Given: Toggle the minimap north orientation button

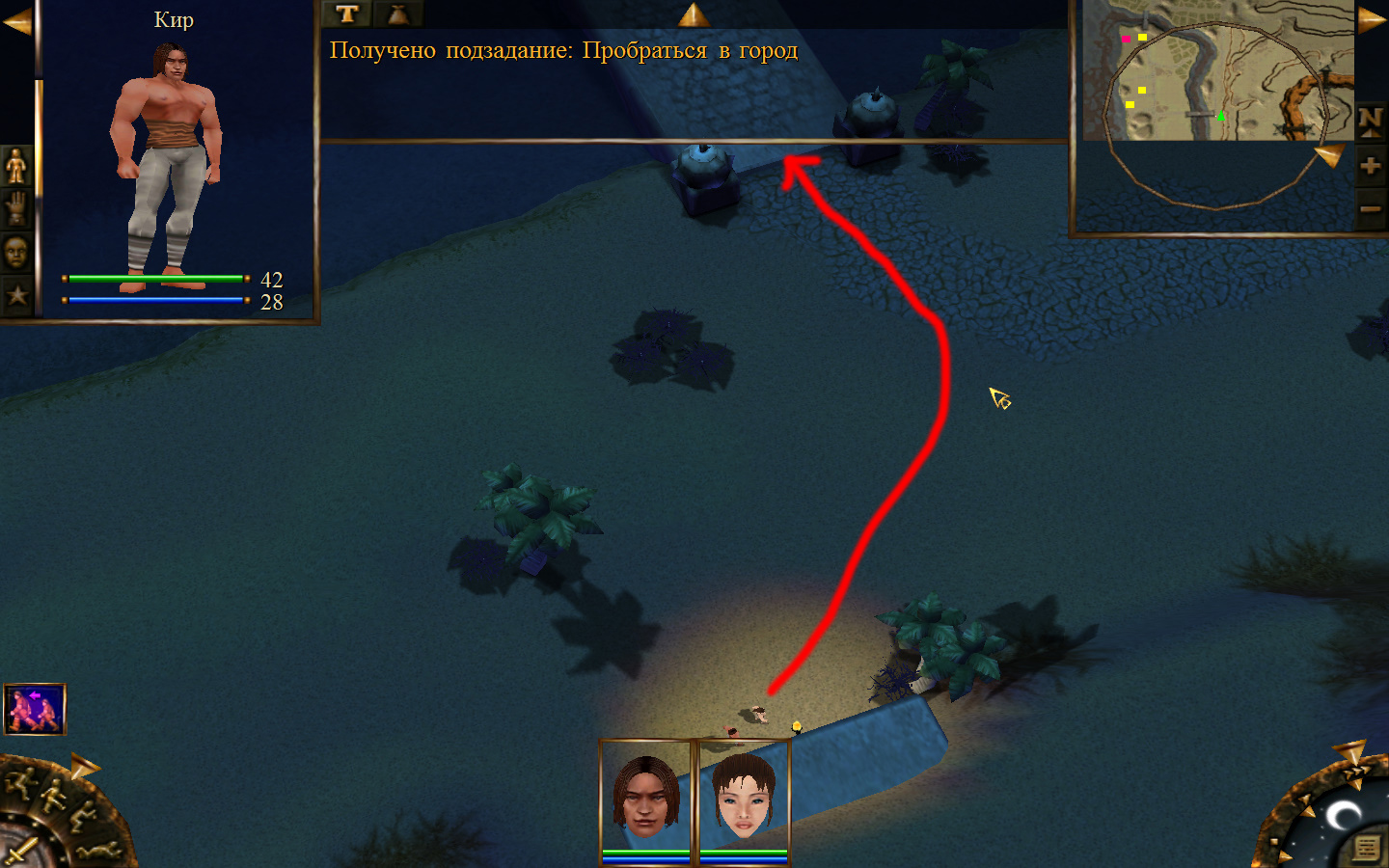Looking at the screenshot, I should 1371,122.
